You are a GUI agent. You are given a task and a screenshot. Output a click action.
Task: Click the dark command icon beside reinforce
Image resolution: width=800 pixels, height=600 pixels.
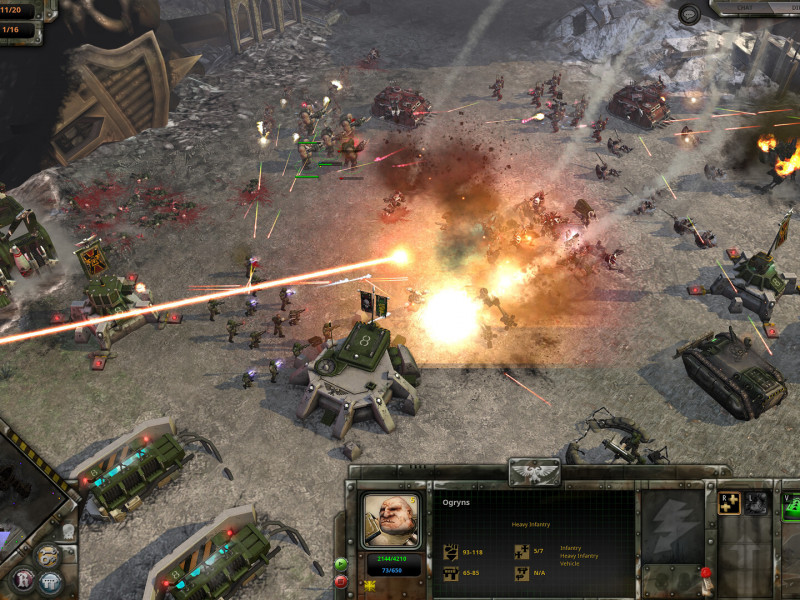pyautogui.click(x=757, y=503)
